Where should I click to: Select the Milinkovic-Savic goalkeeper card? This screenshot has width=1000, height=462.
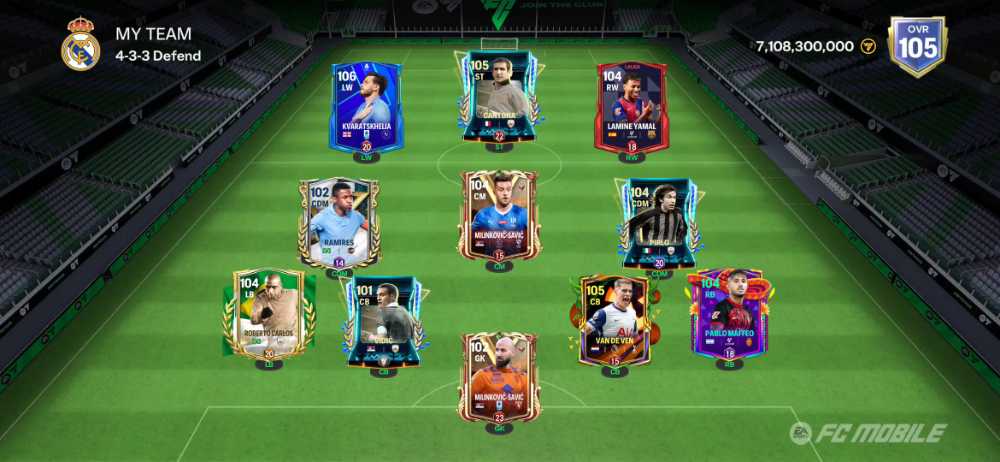[499, 377]
